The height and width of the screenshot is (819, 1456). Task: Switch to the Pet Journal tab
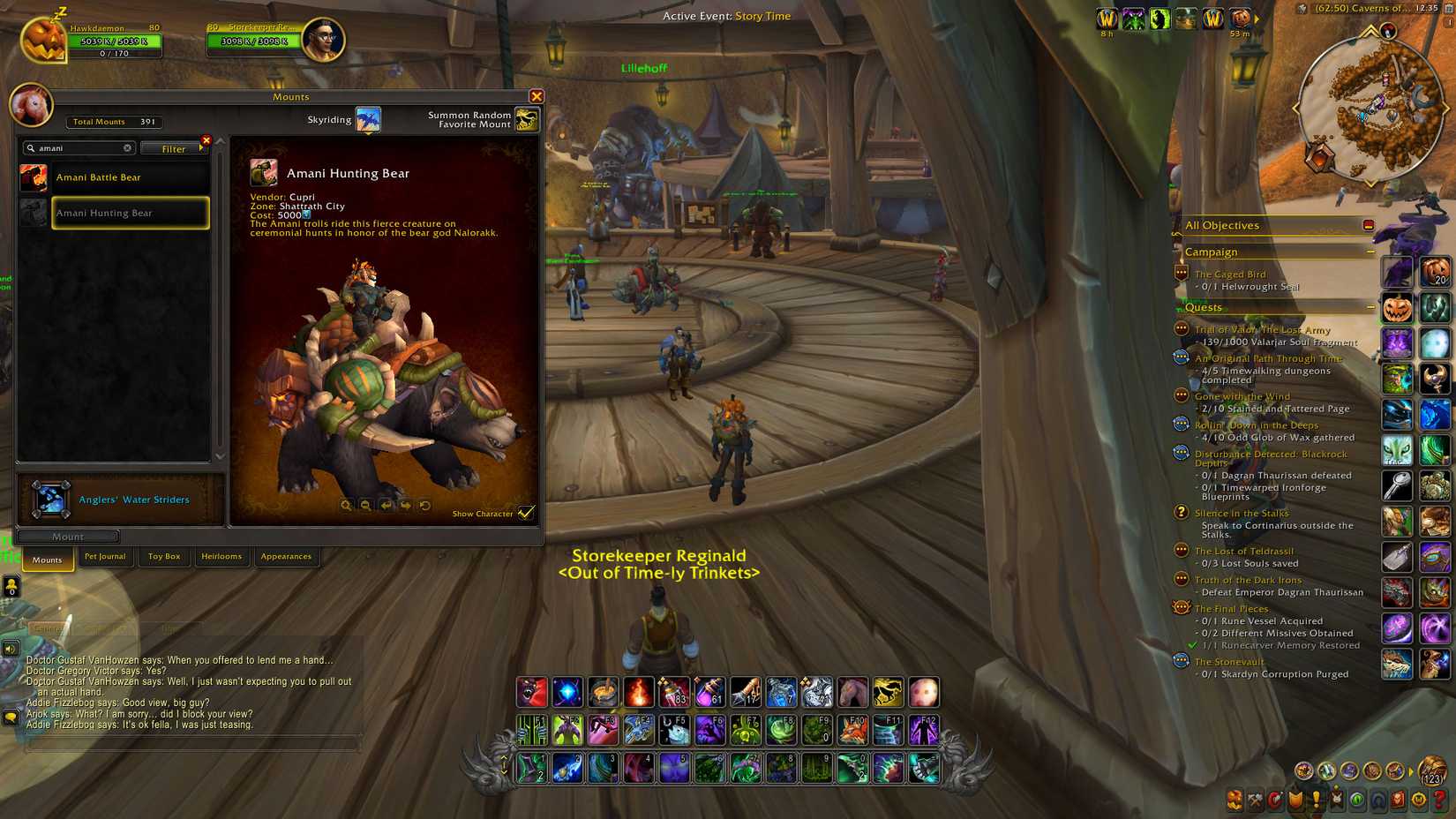tap(105, 557)
